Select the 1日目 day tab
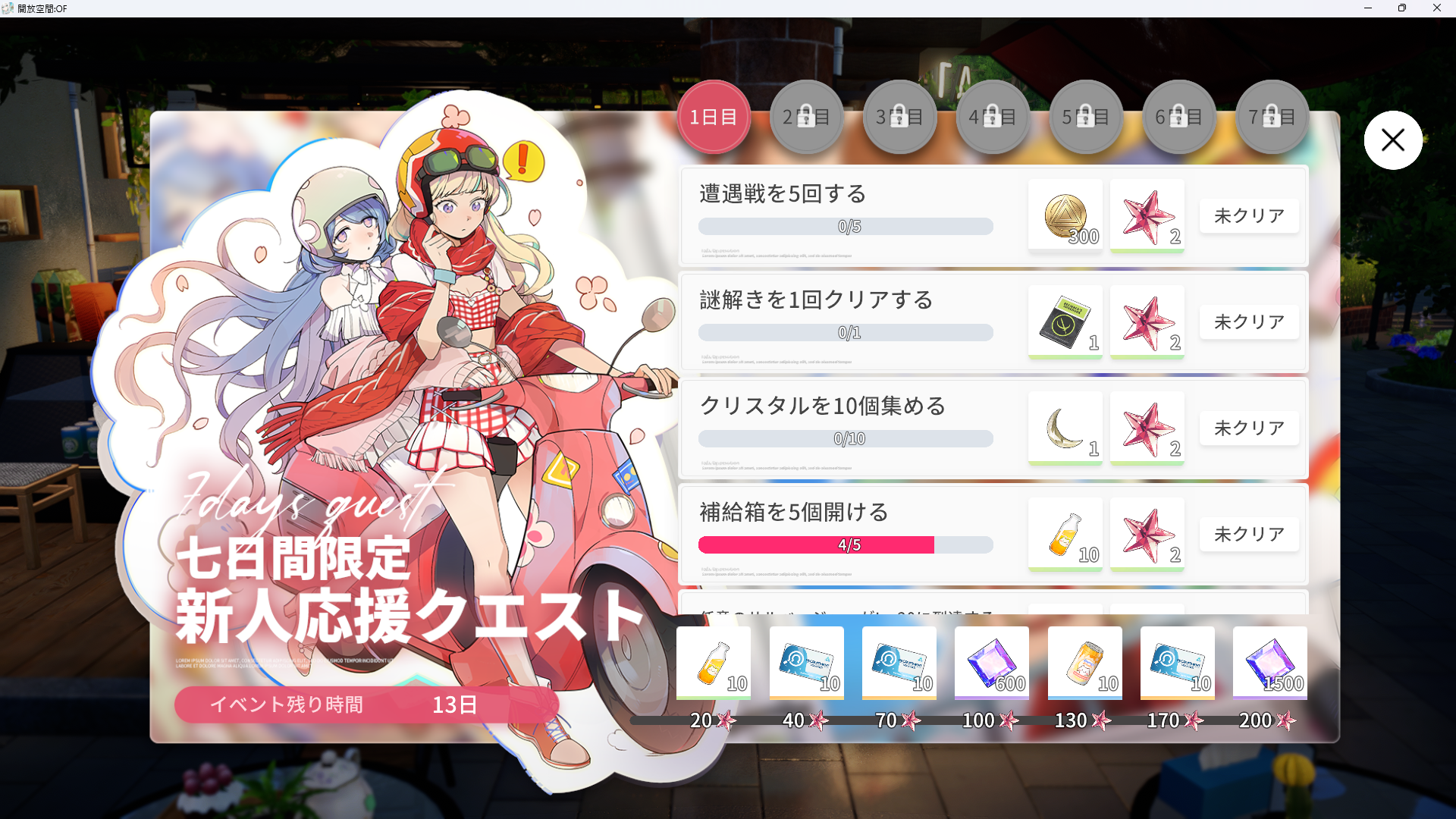 [713, 116]
